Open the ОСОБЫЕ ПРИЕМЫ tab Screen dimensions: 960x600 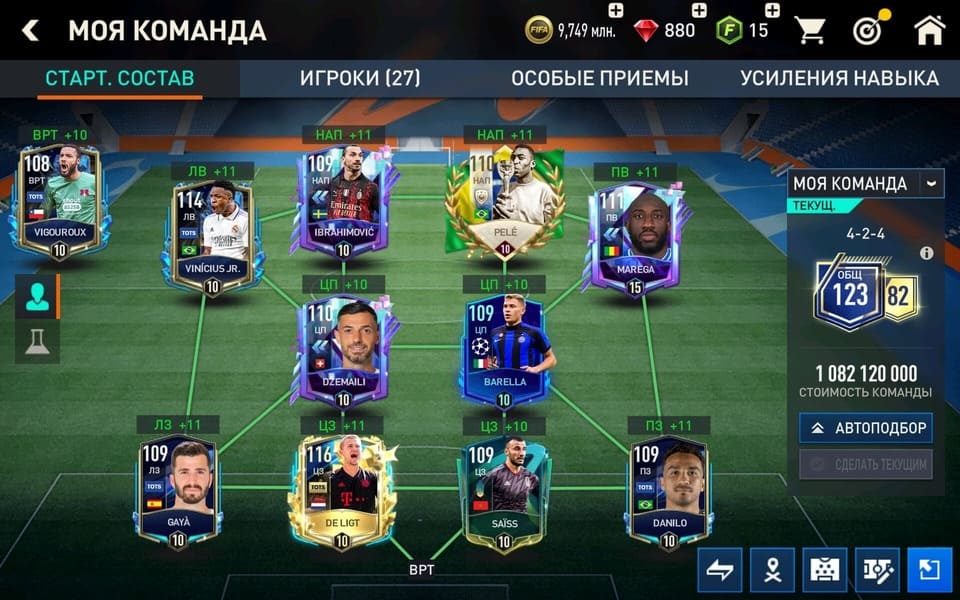pos(600,79)
